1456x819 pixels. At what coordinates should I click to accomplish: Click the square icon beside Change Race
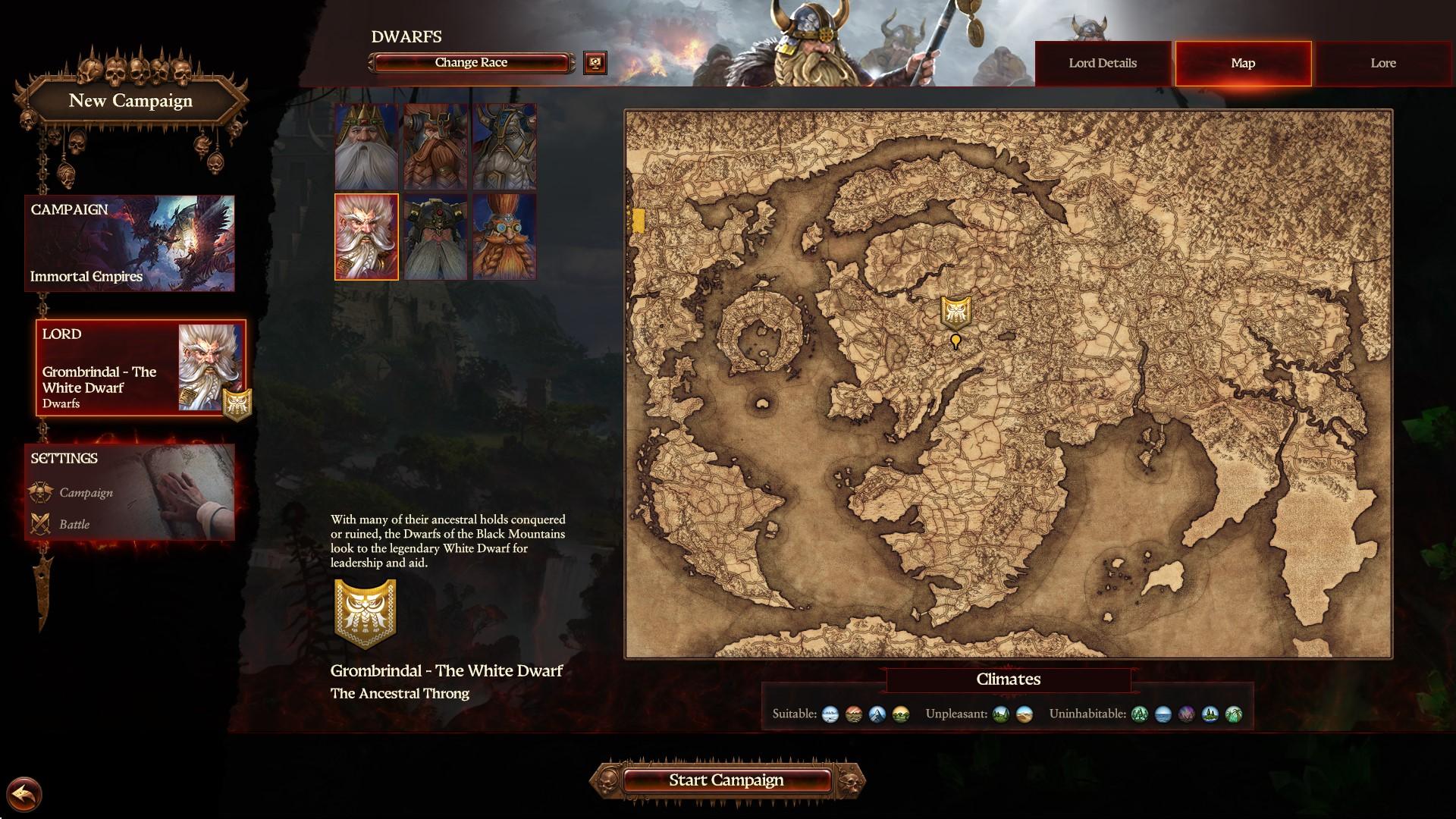(595, 63)
